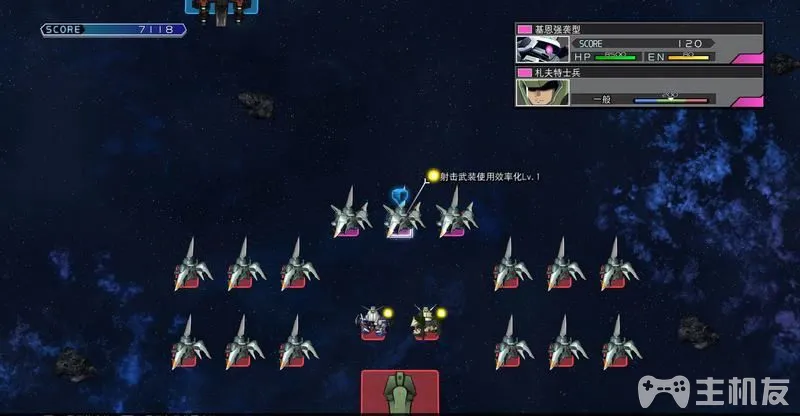Click the mecha portrait in the unit panel

535,49
